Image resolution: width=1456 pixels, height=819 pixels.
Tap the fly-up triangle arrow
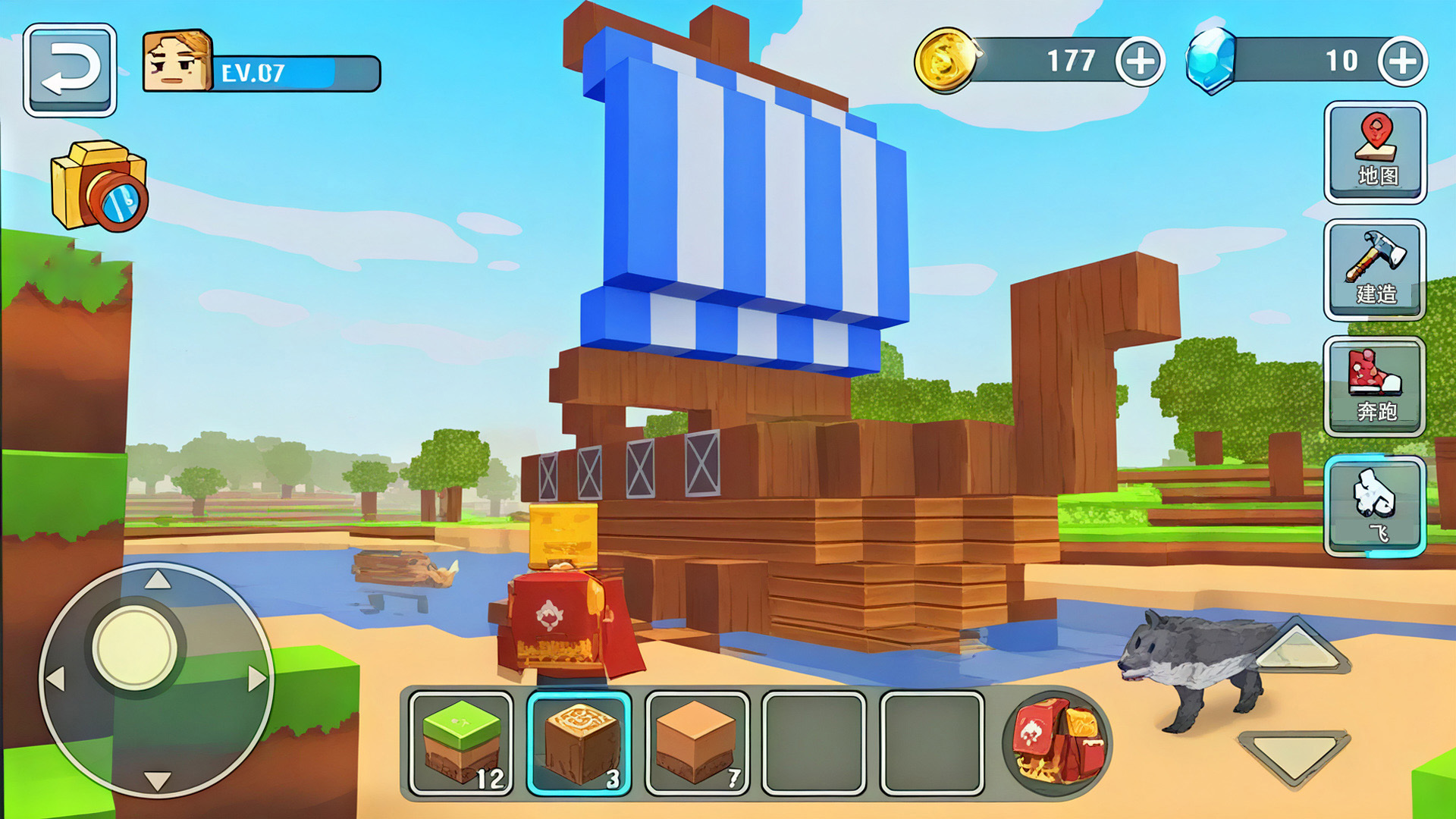[x=1297, y=646]
